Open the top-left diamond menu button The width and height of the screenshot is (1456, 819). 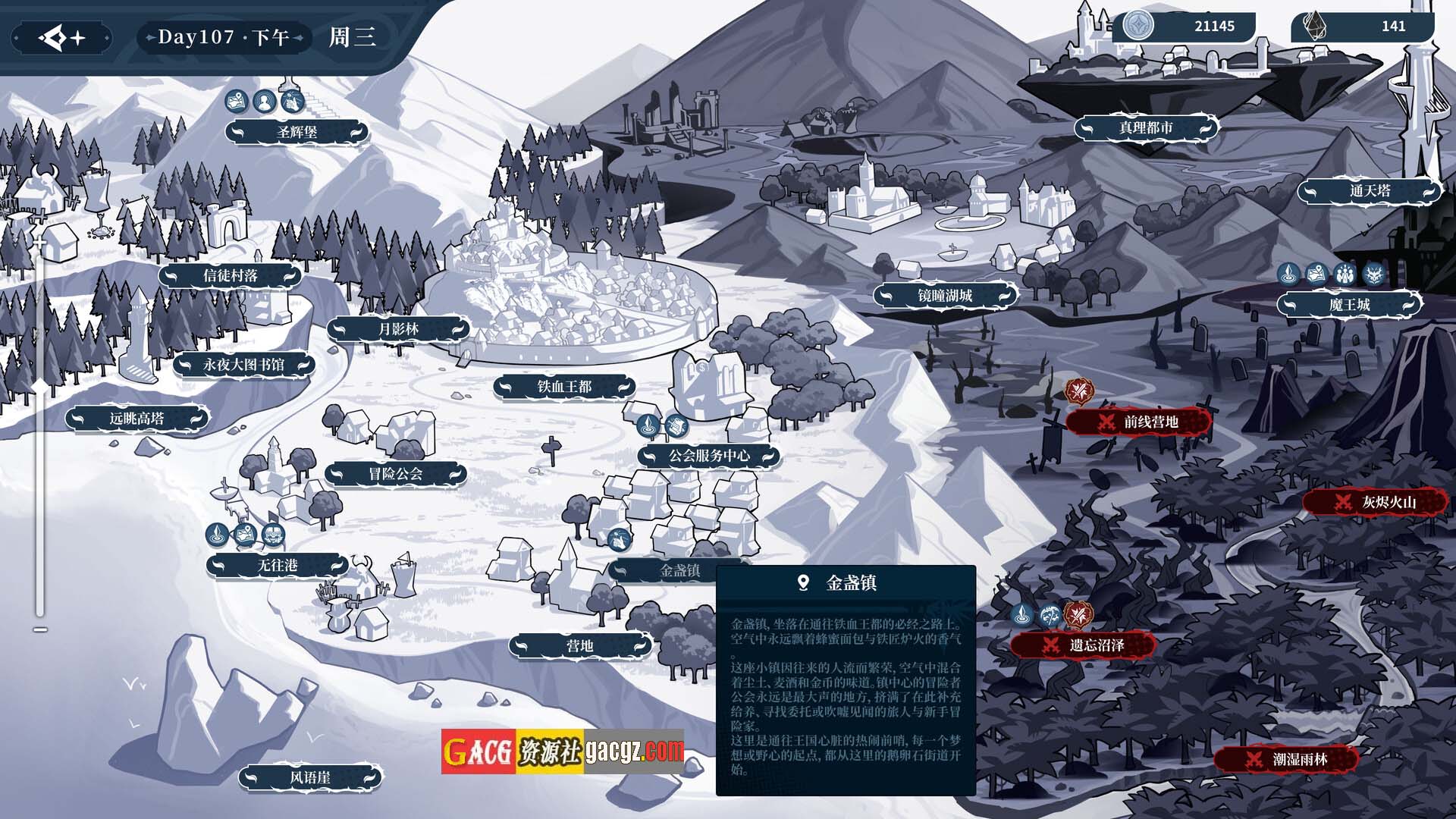pyautogui.click(x=62, y=37)
